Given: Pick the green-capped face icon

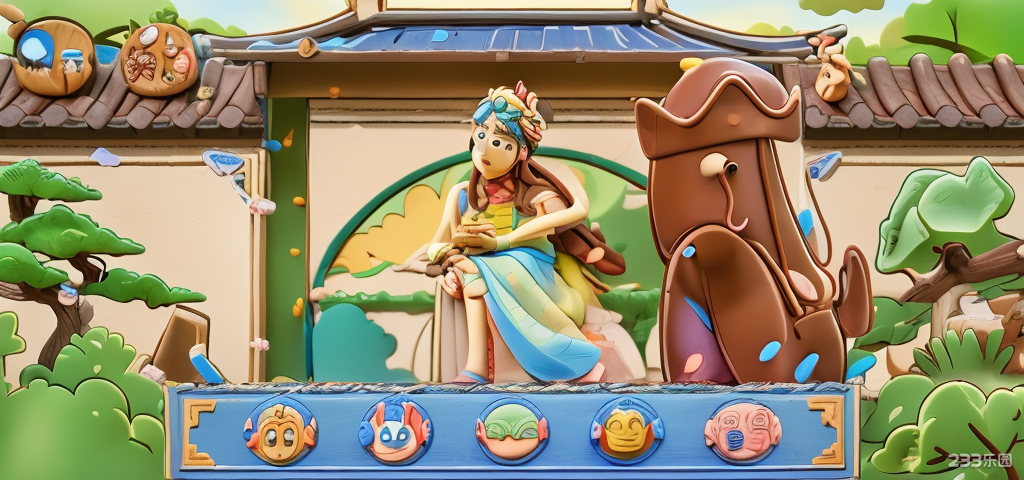Looking at the screenshot, I should tap(512, 430).
